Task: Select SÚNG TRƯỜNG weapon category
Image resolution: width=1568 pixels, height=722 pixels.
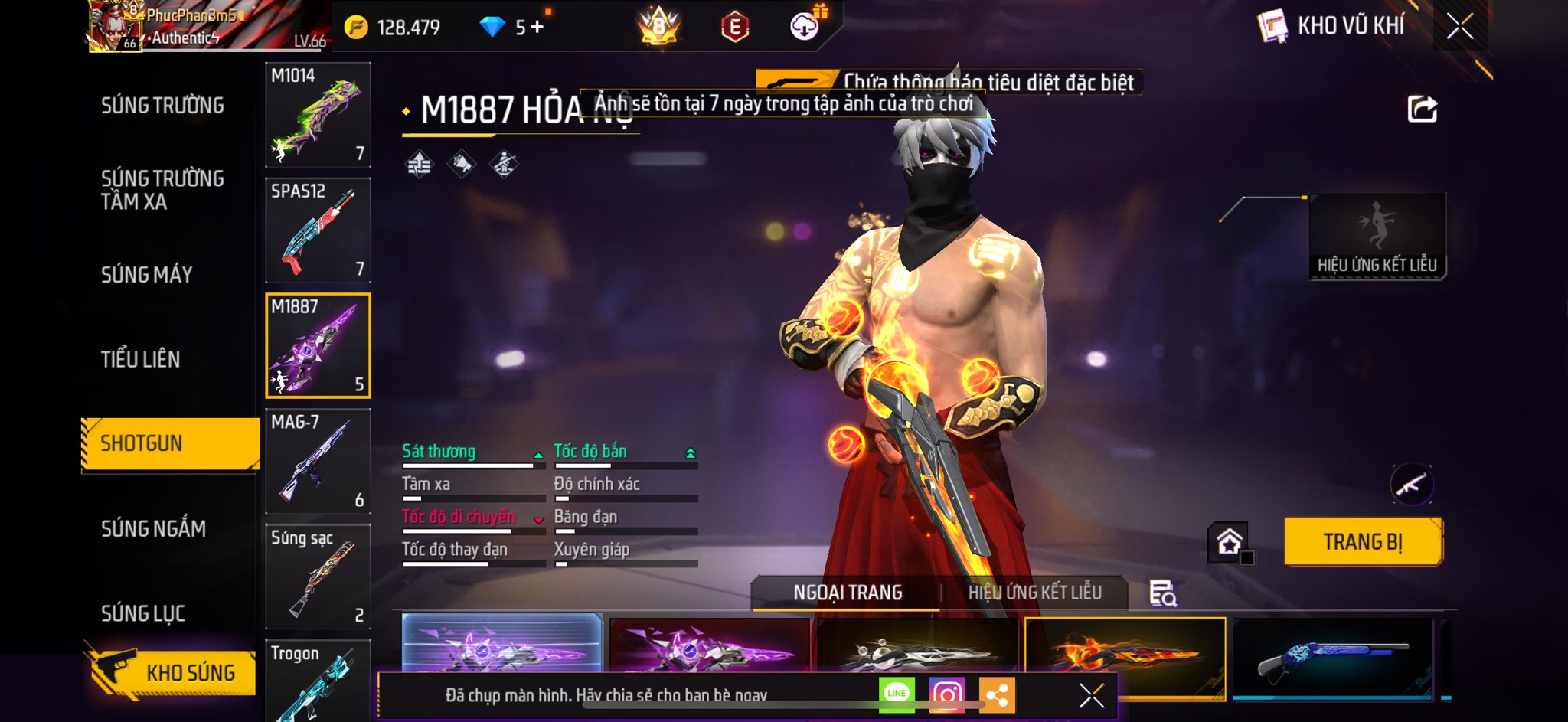Action: 162,106
